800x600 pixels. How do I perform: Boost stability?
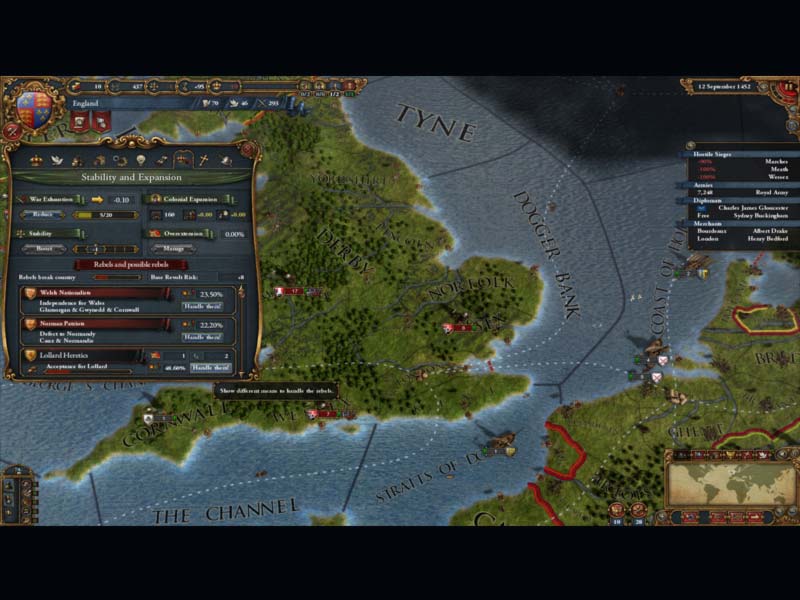(x=43, y=248)
